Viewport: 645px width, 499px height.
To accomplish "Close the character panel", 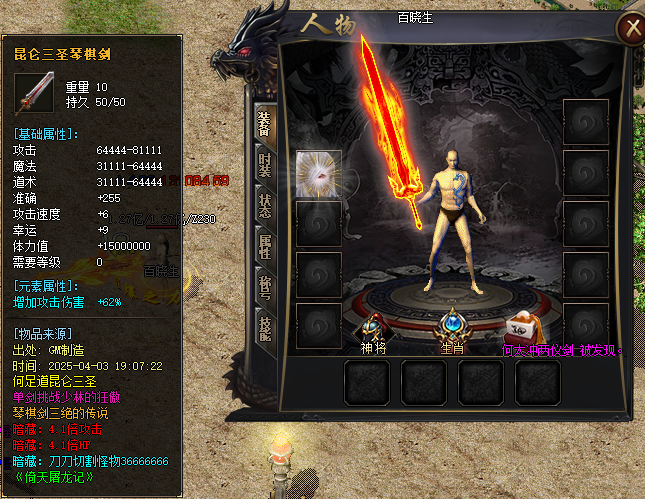I will click(x=629, y=30).
